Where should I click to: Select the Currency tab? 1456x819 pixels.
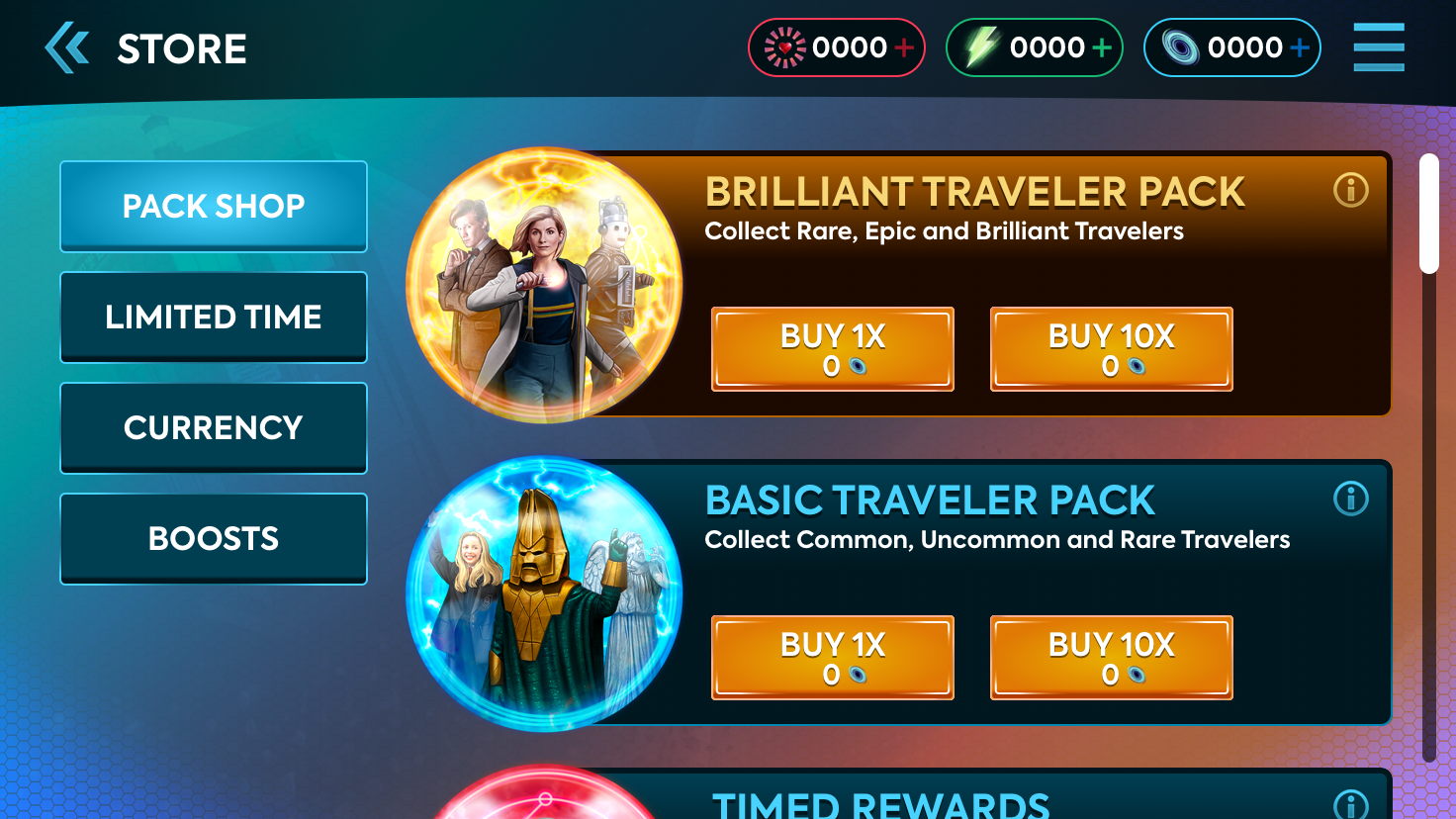[x=214, y=427]
